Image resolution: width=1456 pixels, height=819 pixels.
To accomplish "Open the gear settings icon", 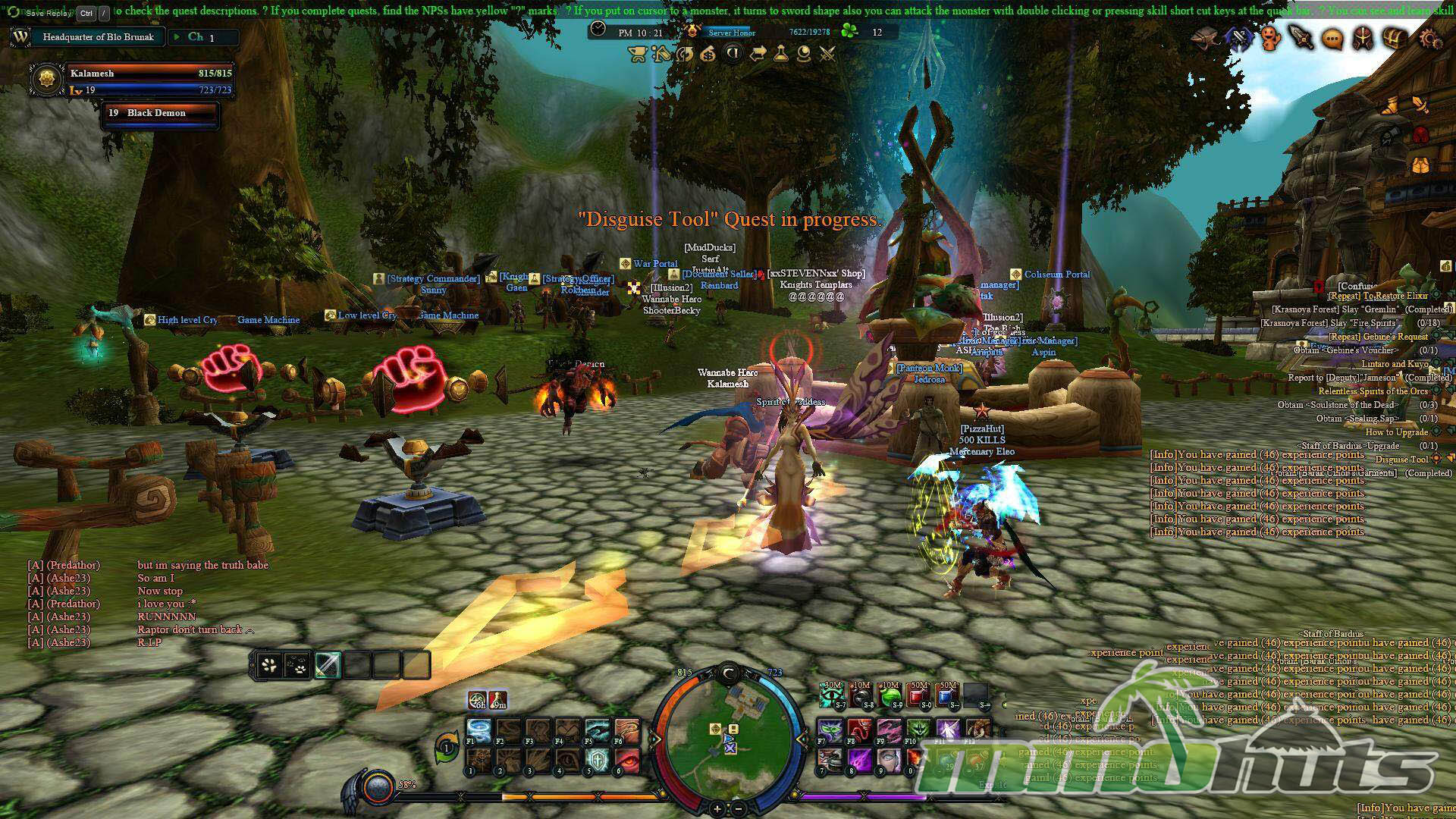I will pyautogui.click(x=1429, y=38).
